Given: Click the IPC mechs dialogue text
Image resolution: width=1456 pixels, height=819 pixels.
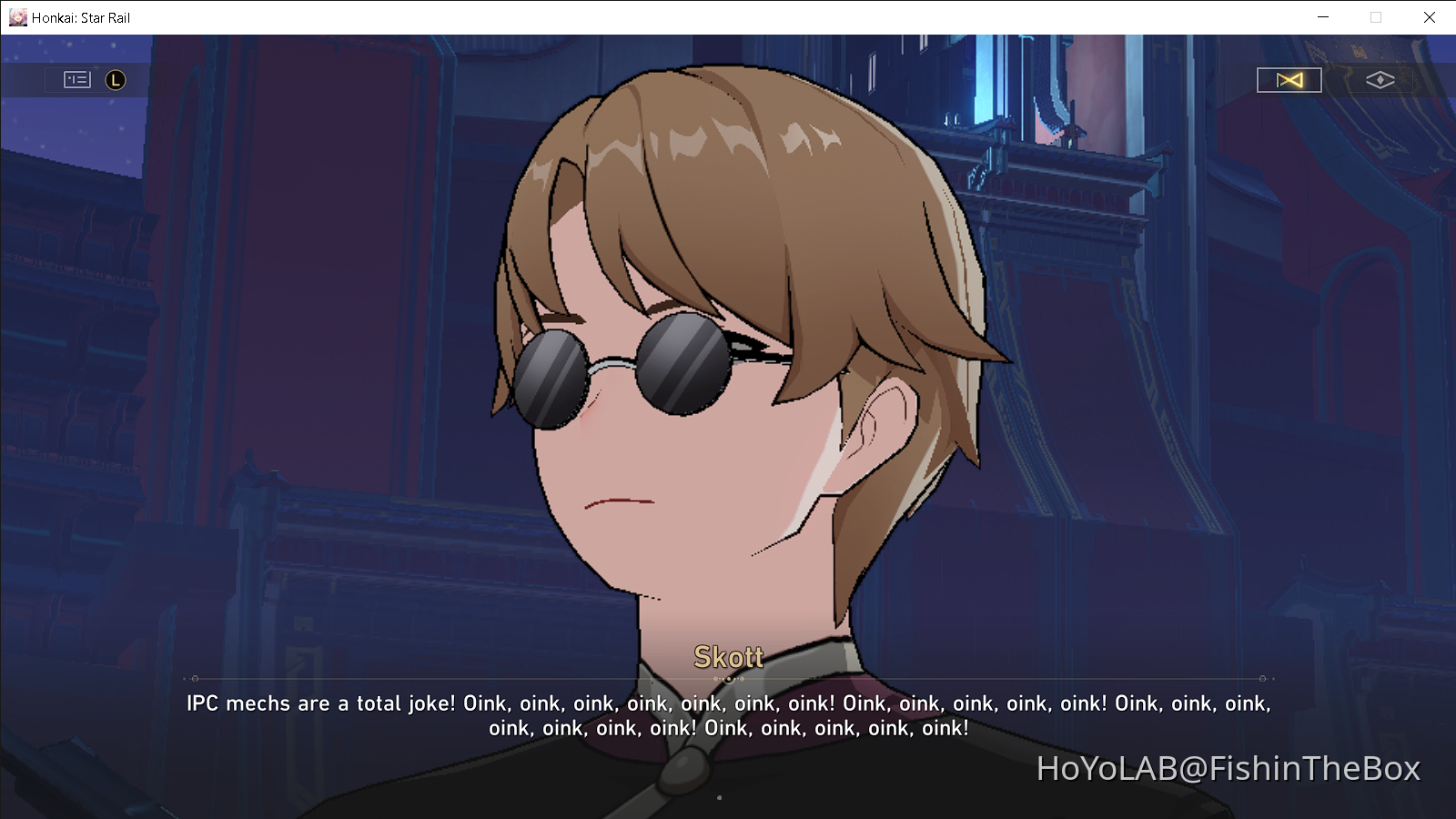Looking at the screenshot, I should pyautogui.click(x=728, y=703).
